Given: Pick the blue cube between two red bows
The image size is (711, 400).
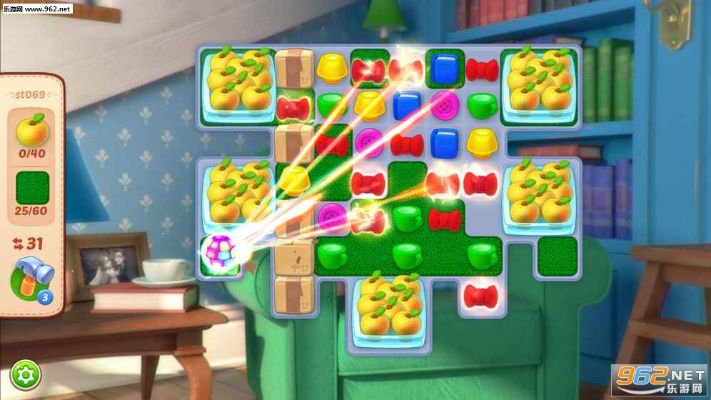Looking at the screenshot, I should point(444,68).
